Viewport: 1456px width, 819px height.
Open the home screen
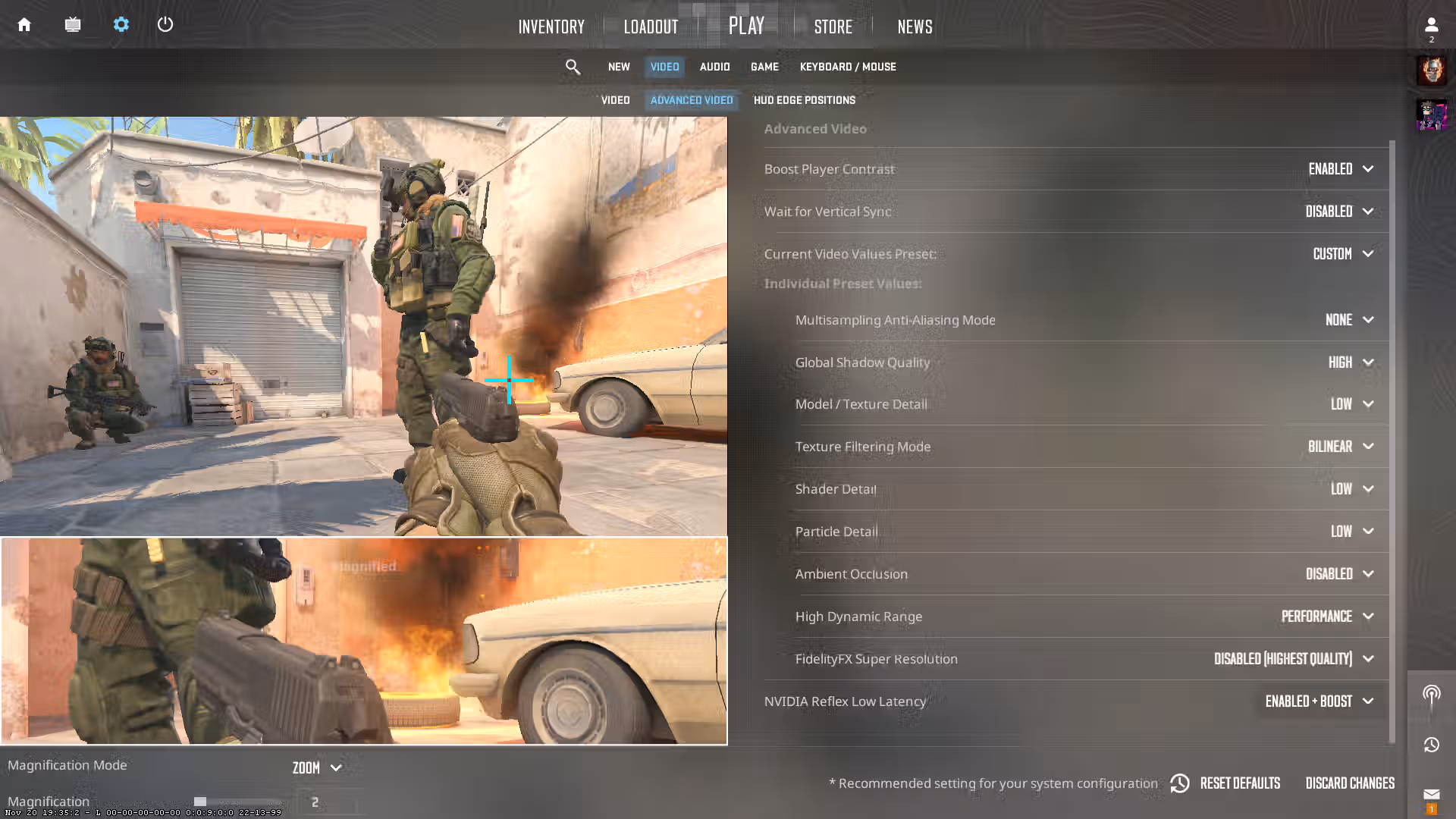click(24, 24)
